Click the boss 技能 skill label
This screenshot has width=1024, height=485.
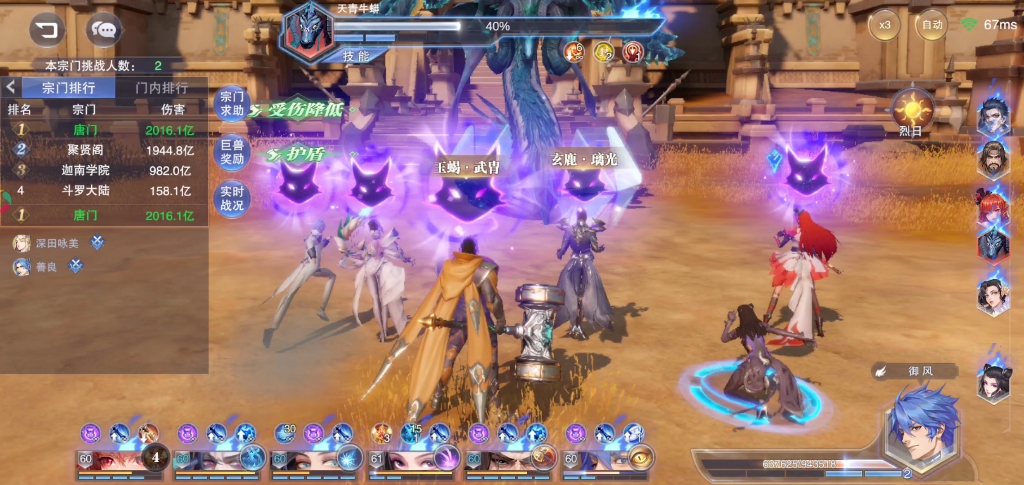pyautogui.click(x=356, y=55)
